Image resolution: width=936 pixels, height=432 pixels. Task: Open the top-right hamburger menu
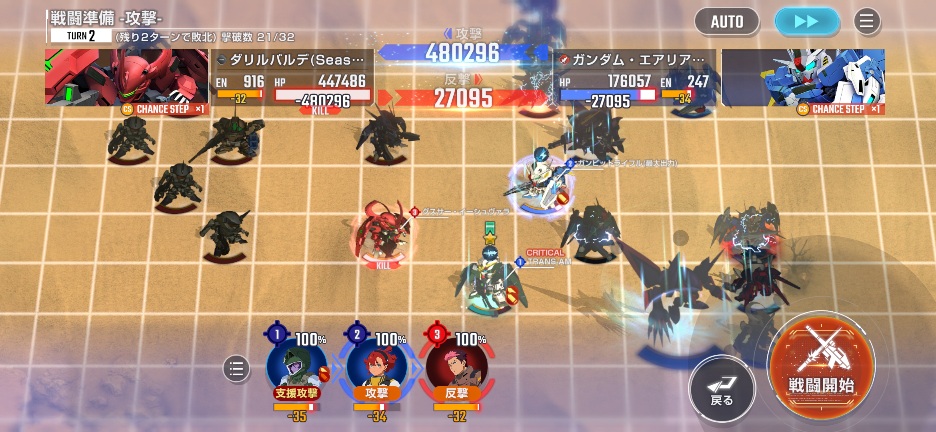[867, 21]
